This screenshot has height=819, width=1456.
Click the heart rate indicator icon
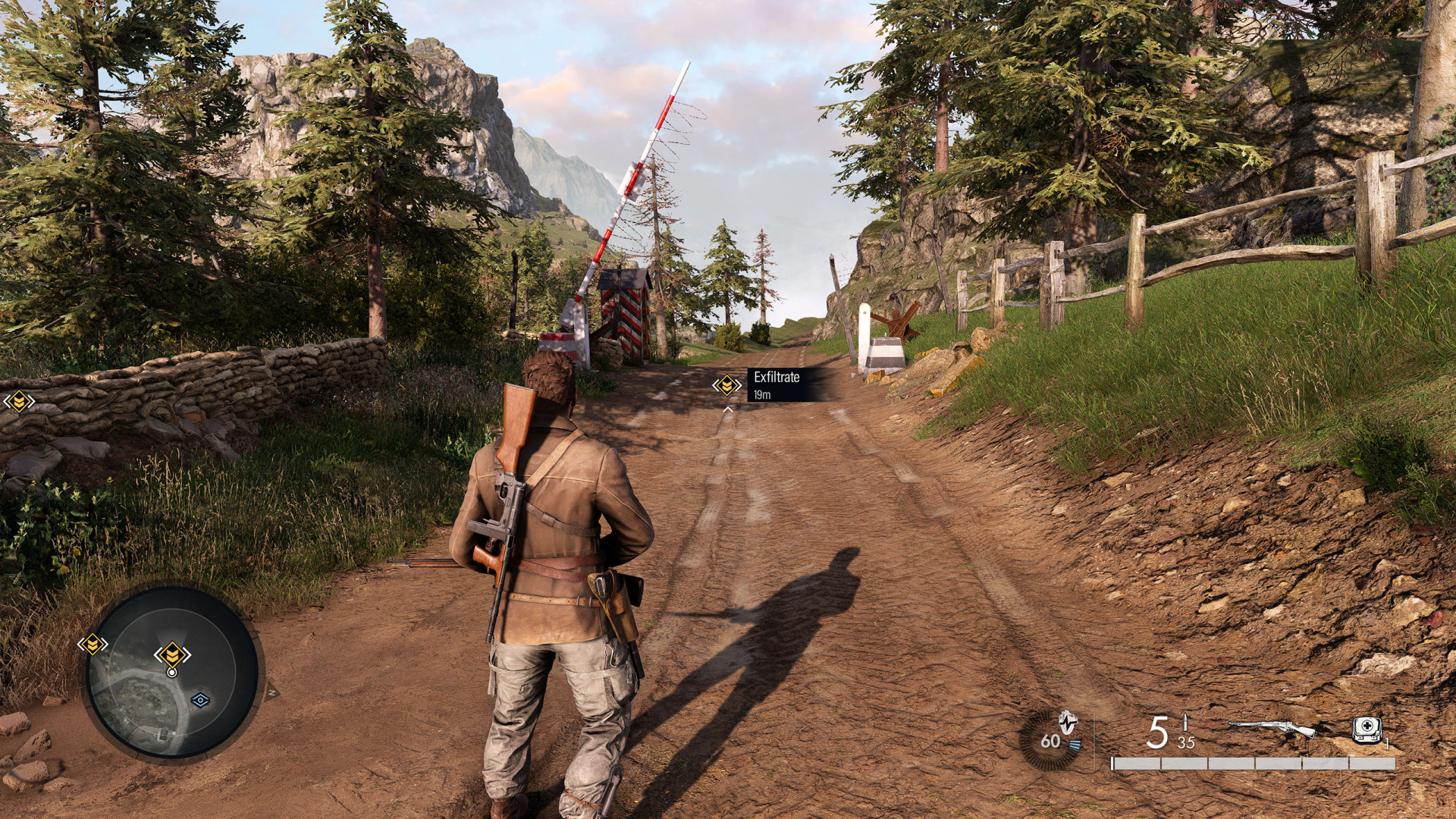pyautogui.click(x=1068, y=722)
